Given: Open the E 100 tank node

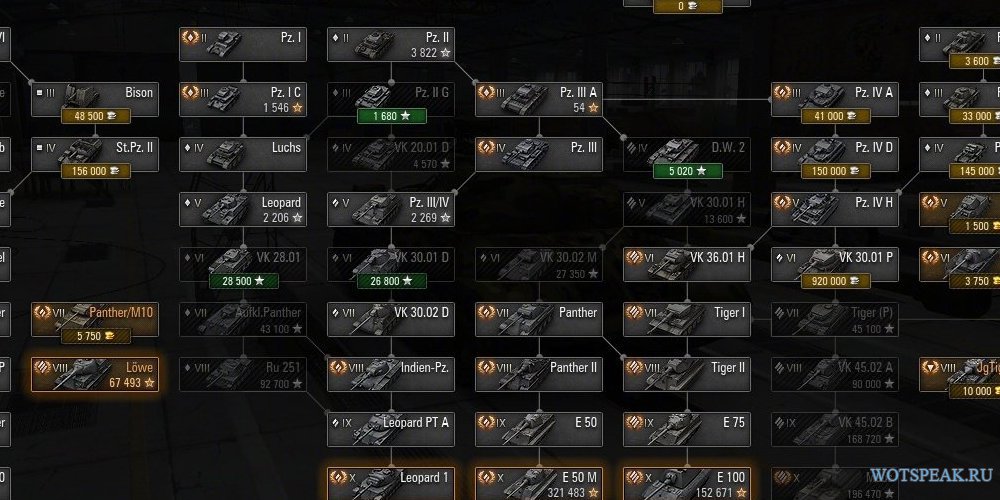Looking at the screenshot, I should (x=687, y=478).
